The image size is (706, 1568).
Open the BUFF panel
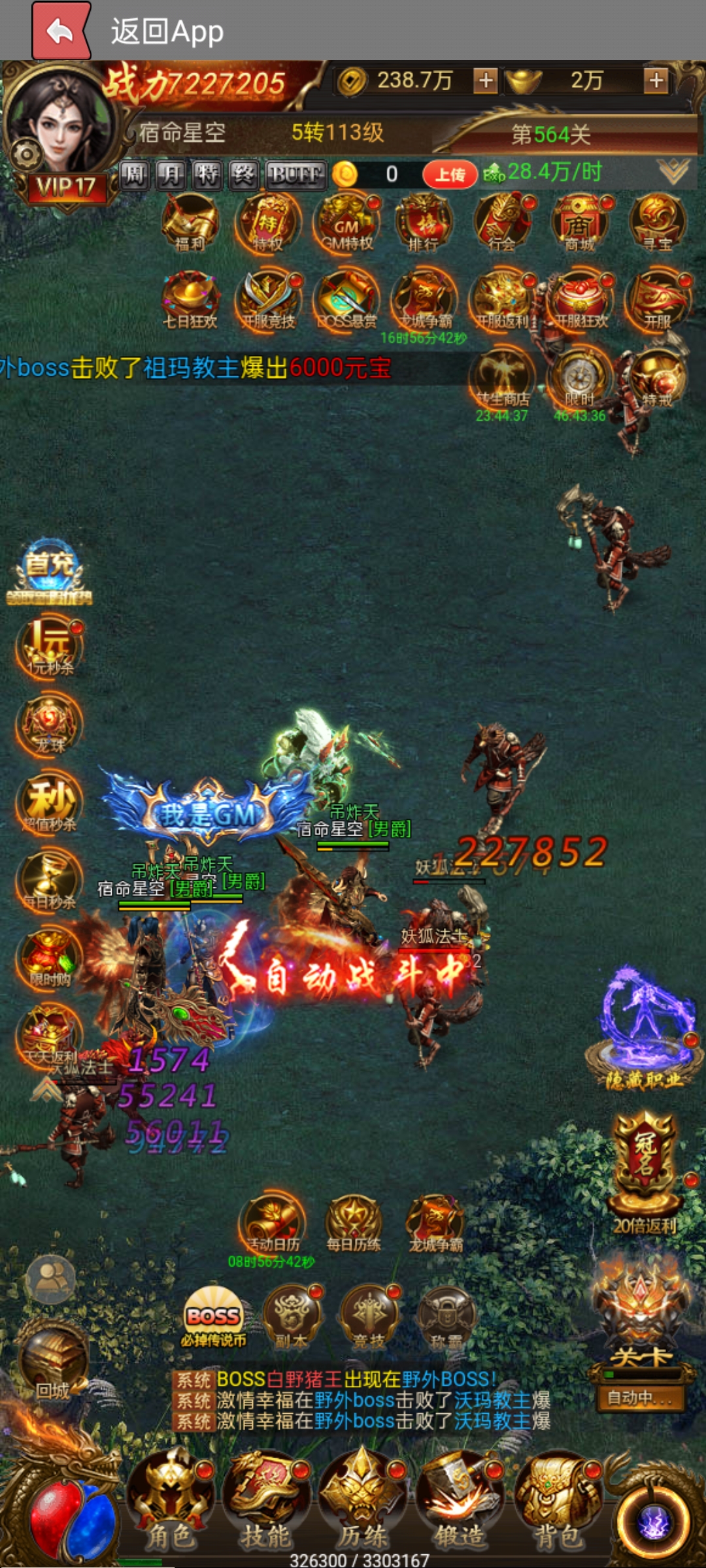click(295, 174)
